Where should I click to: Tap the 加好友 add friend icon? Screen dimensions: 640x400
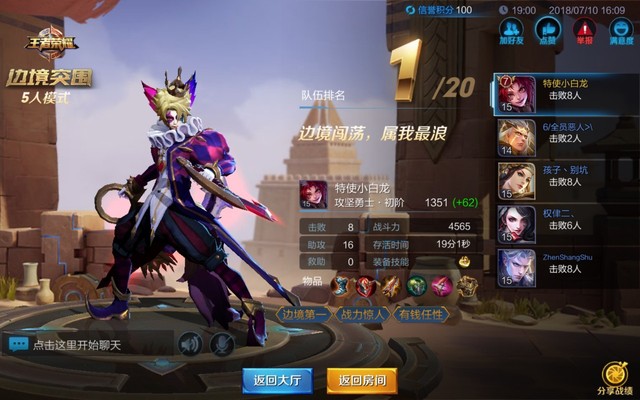pyautogui.click(x=511, y=30)
